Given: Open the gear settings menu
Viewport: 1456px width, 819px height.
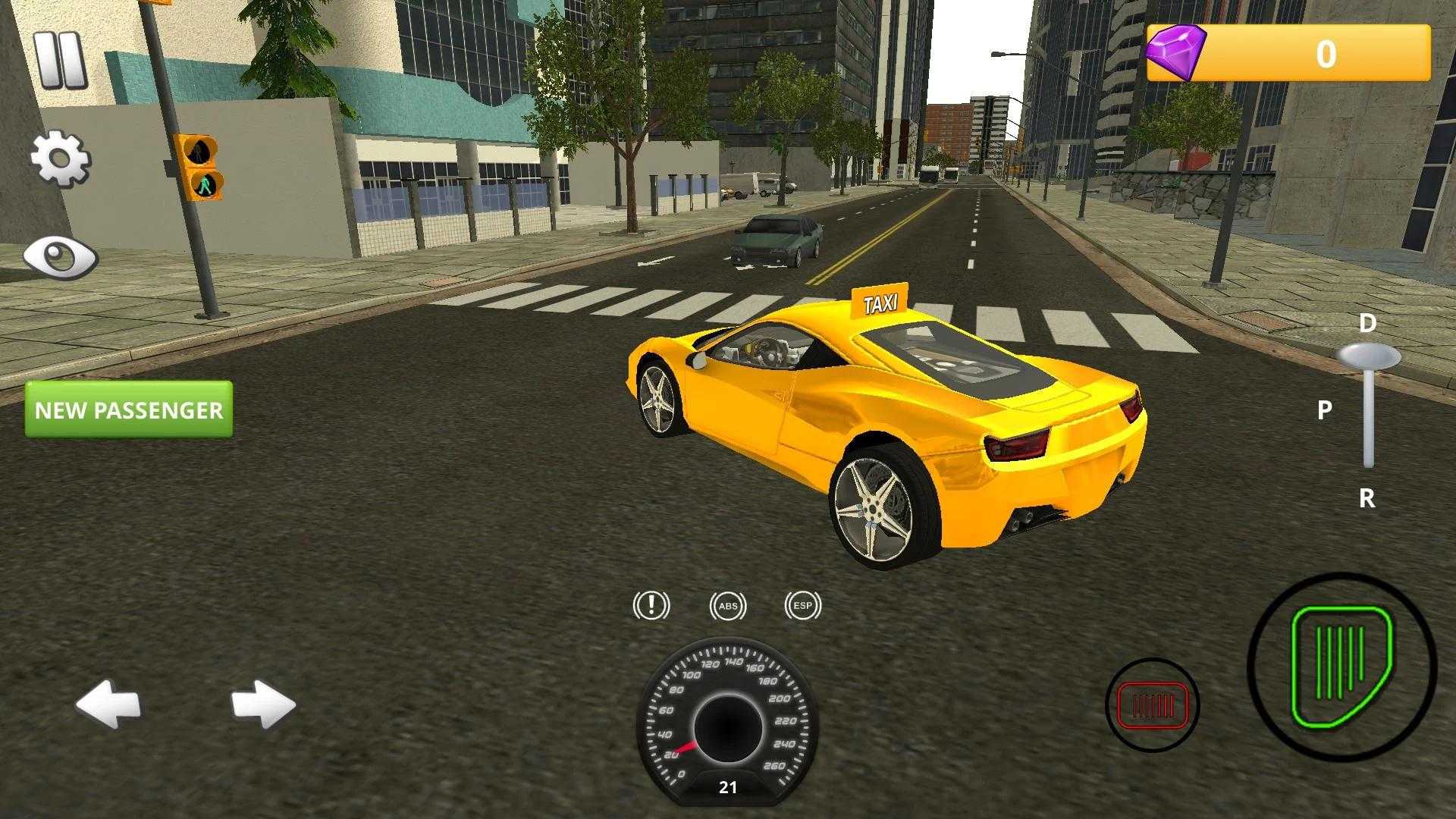Looking at the screenshot, I should click(61, 159).
